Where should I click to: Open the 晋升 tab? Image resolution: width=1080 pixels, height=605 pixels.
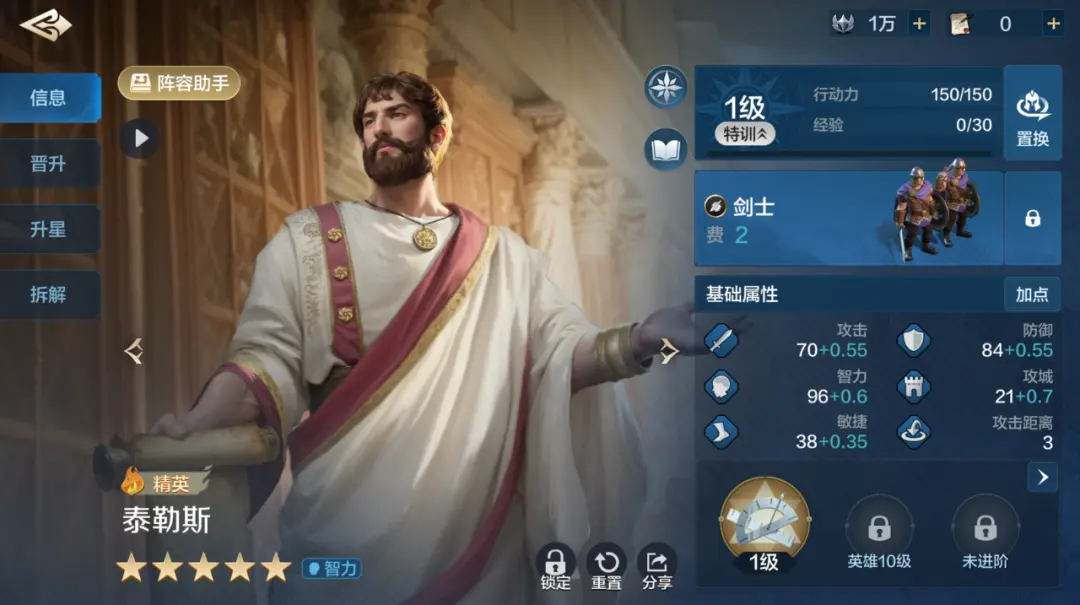click(49, 164)
